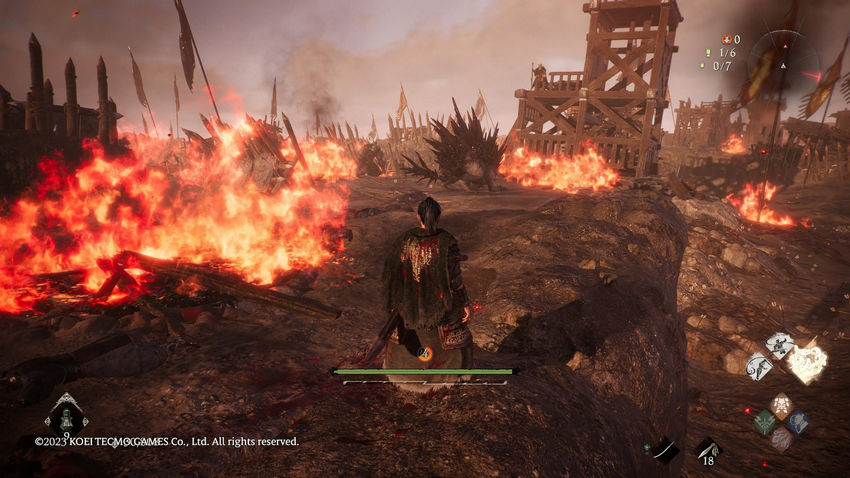Select the ranged ammo slot showing 18
The width and height of the screenshot is (850, 478).
pyautogui.click(x=707, y=449)
